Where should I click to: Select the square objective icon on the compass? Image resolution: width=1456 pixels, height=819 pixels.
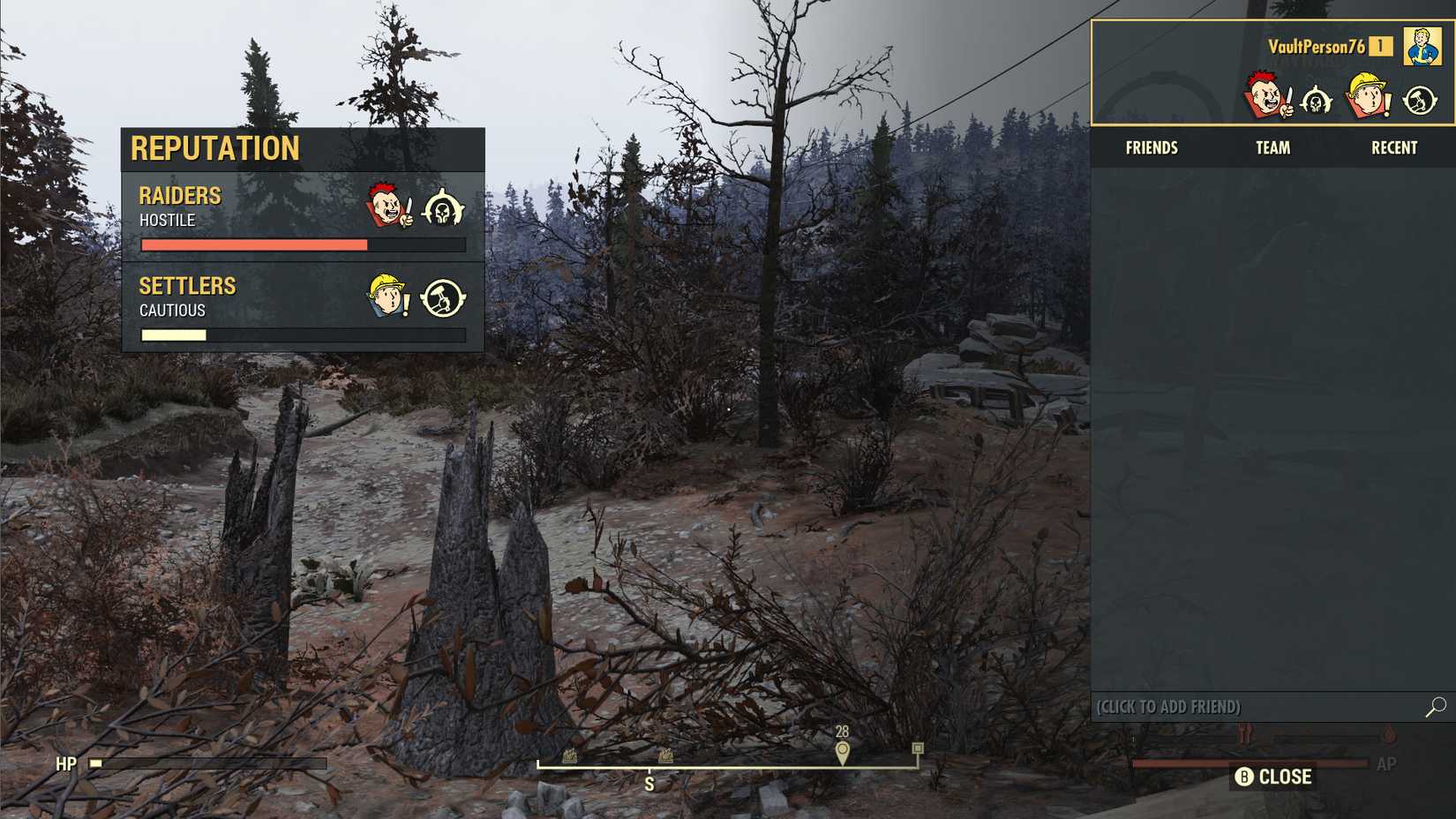coord(917,748)
